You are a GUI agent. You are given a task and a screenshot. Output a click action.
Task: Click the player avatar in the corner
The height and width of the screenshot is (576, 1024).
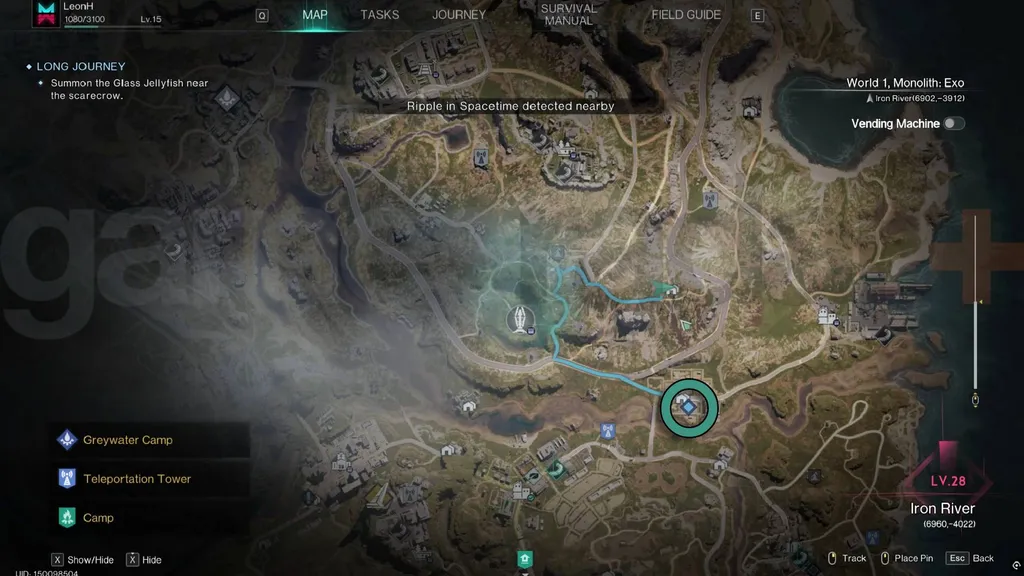pyautogui.click(x=46, y=13)
